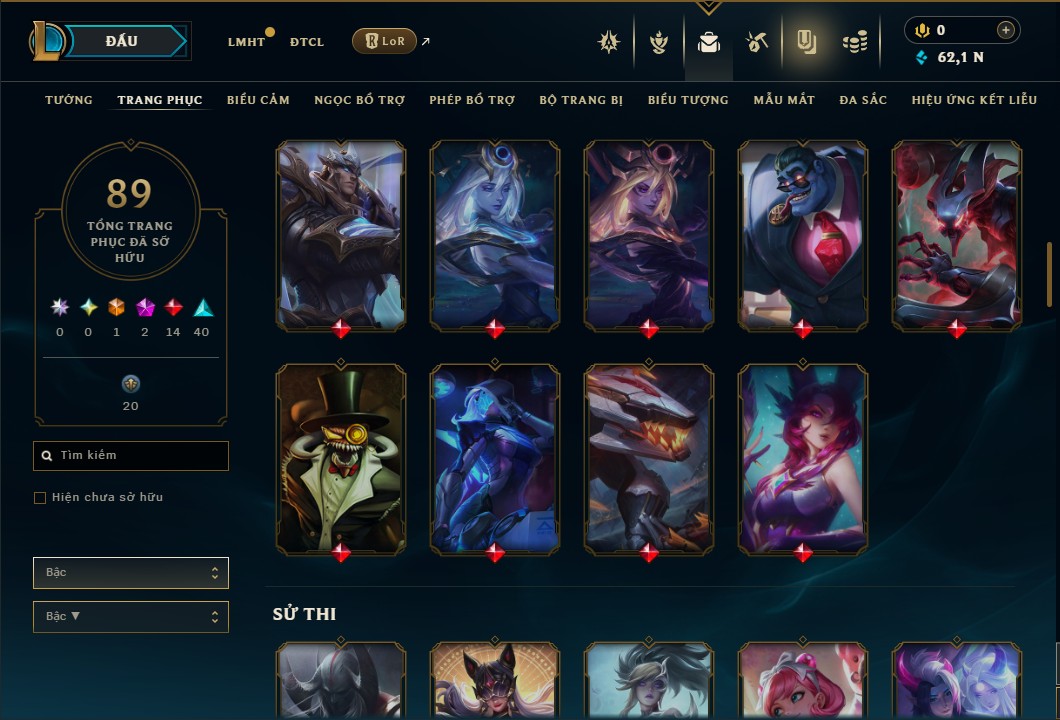
Task: Add currency with the plus button
Action: (1005, 30)
